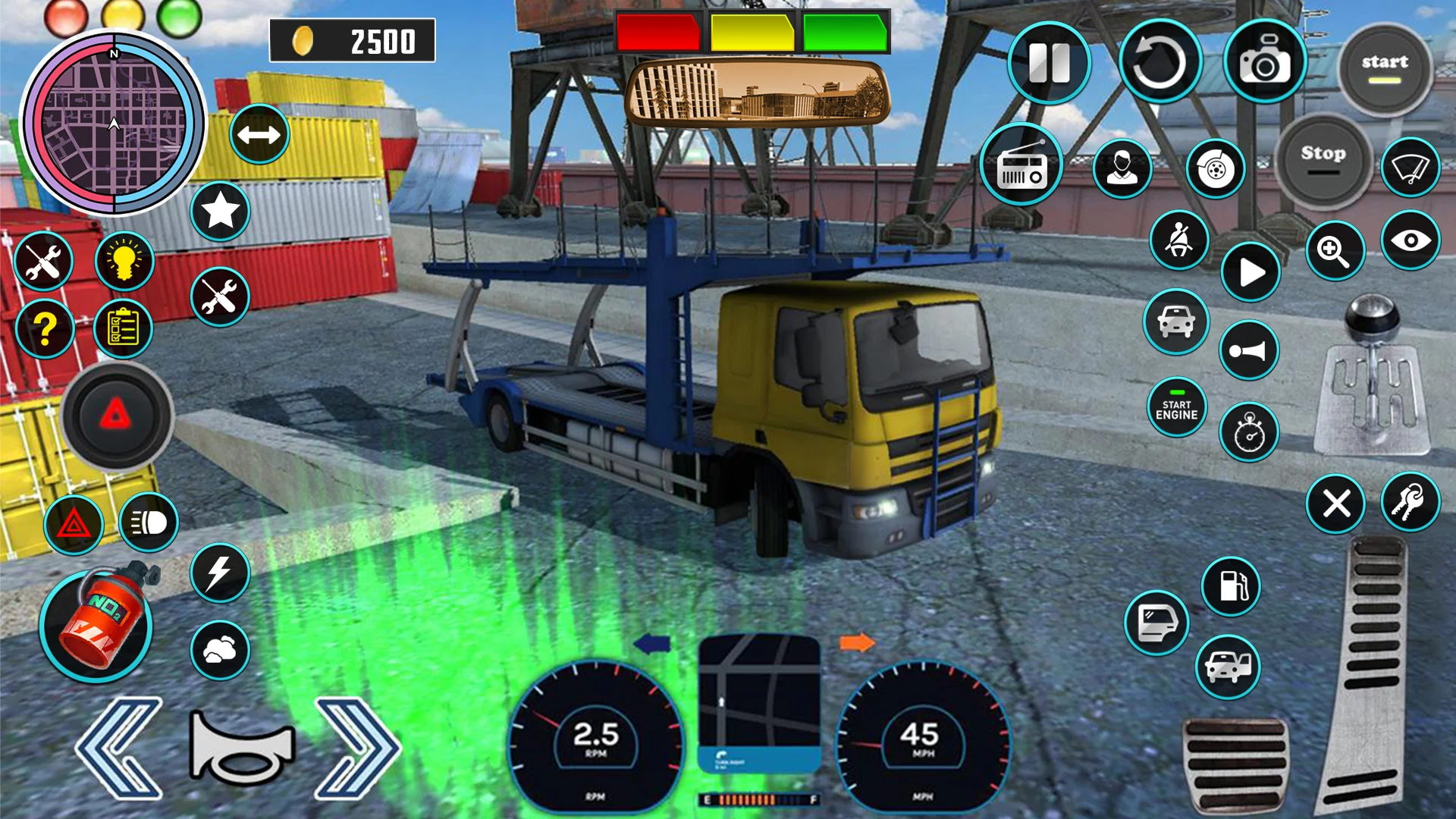Tap the restart arrow button

[x=1159, y=62]
